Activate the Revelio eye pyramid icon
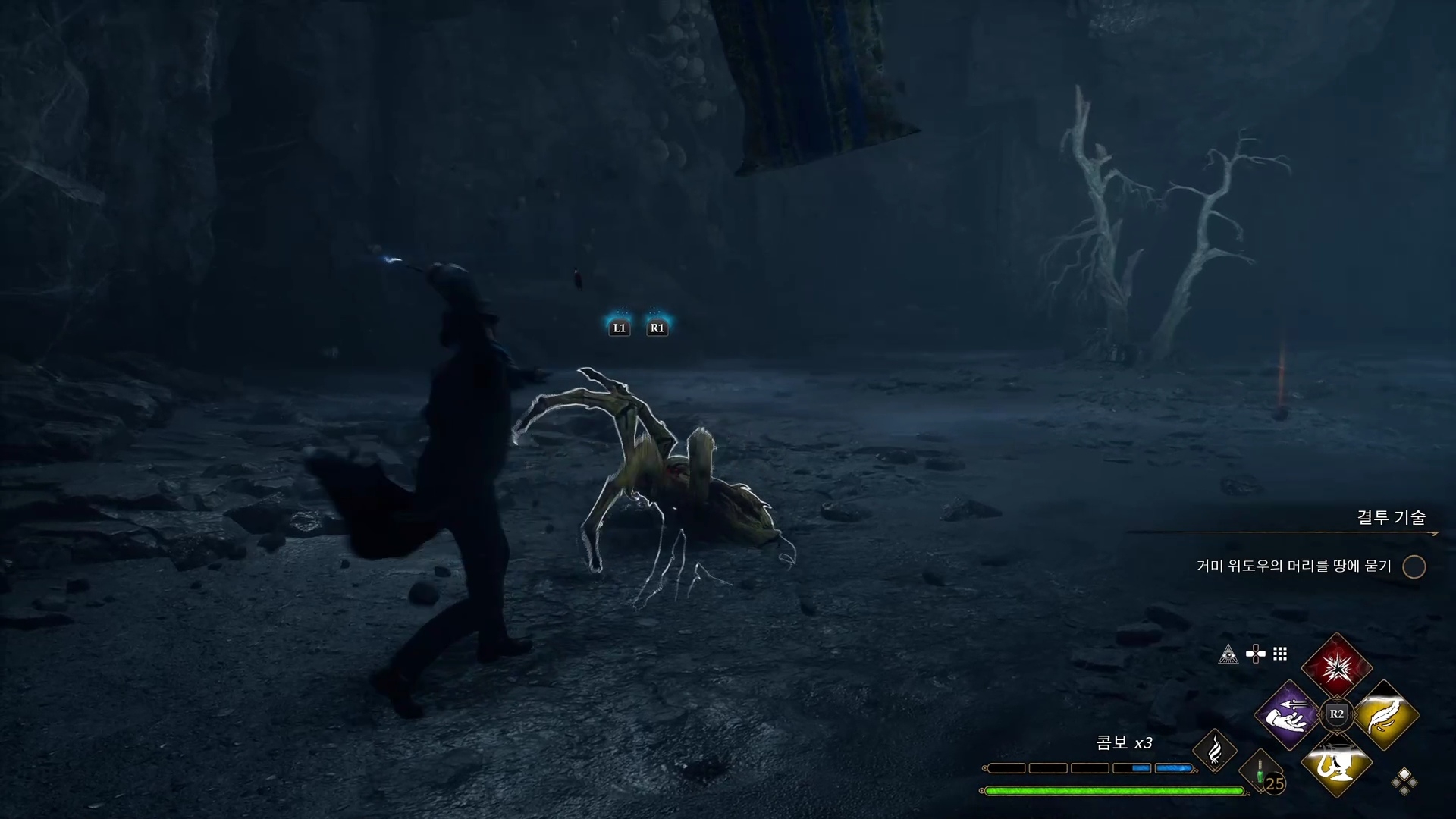This screenshot has width=1456, height=819. (x=1228, y=654)
